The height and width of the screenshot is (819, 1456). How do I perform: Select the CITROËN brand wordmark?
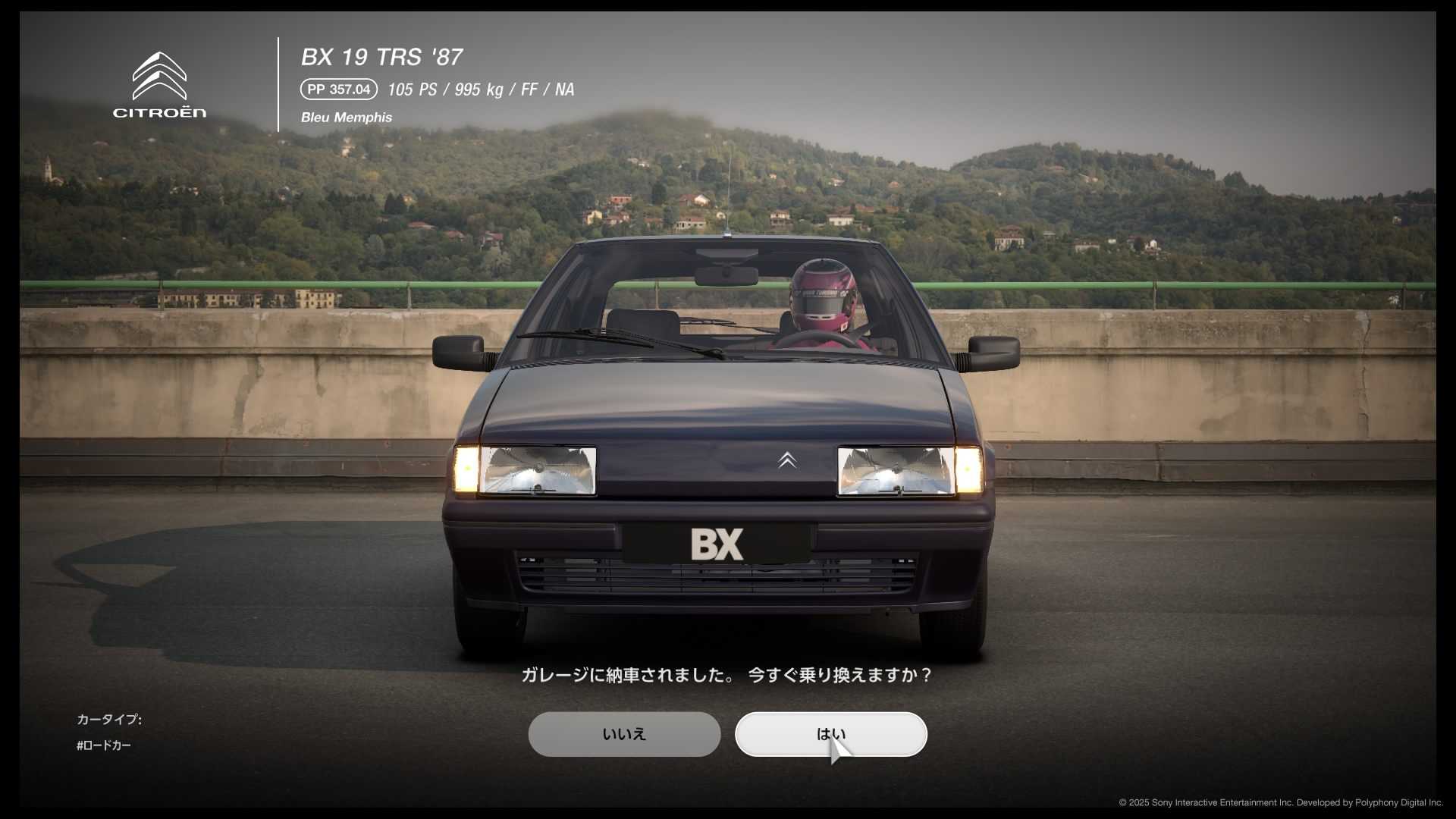tap(158, 111)
